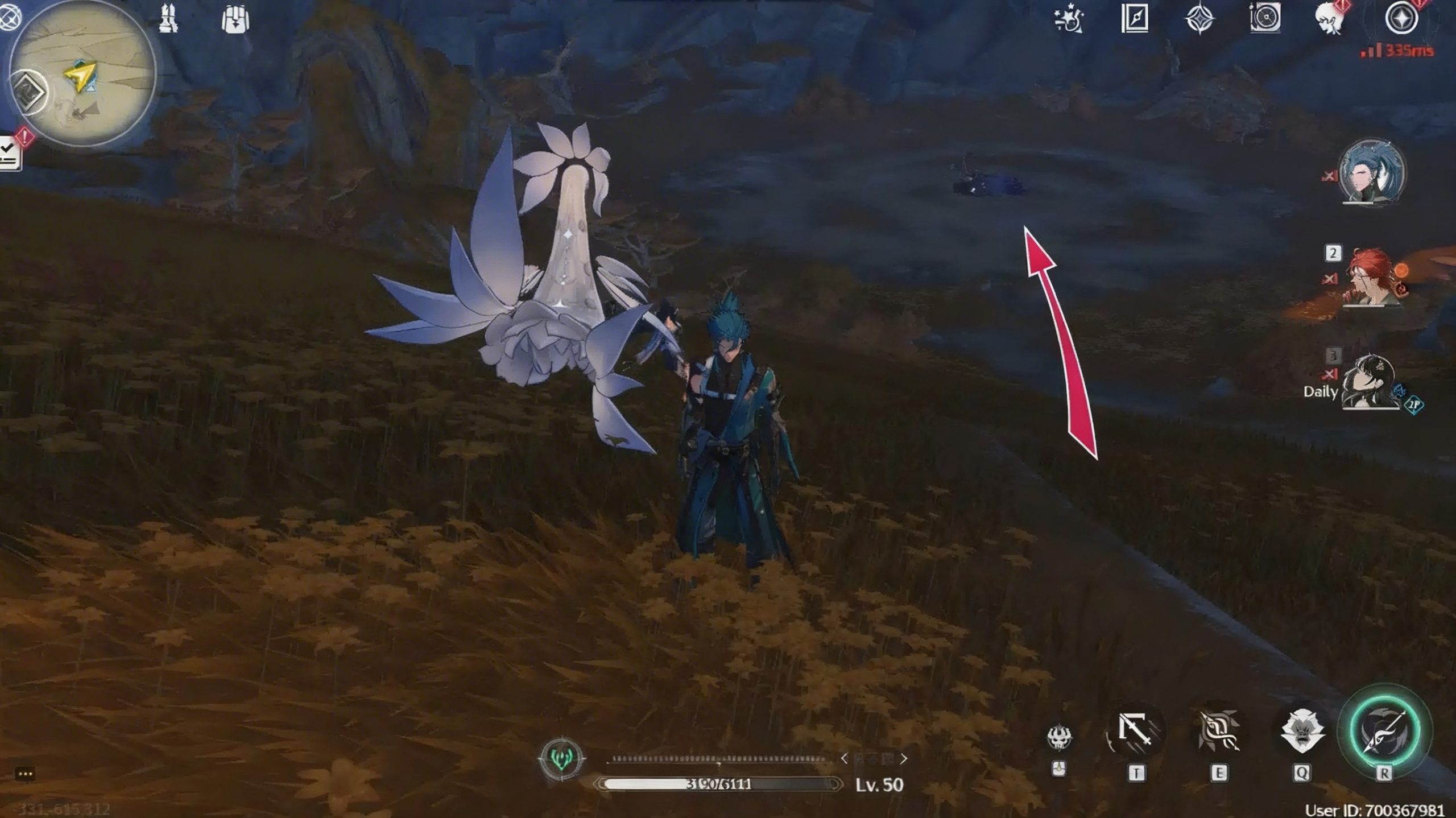Open the events icon with stars
Viewport: 1456px width, 818px height.
[1069, 19]
